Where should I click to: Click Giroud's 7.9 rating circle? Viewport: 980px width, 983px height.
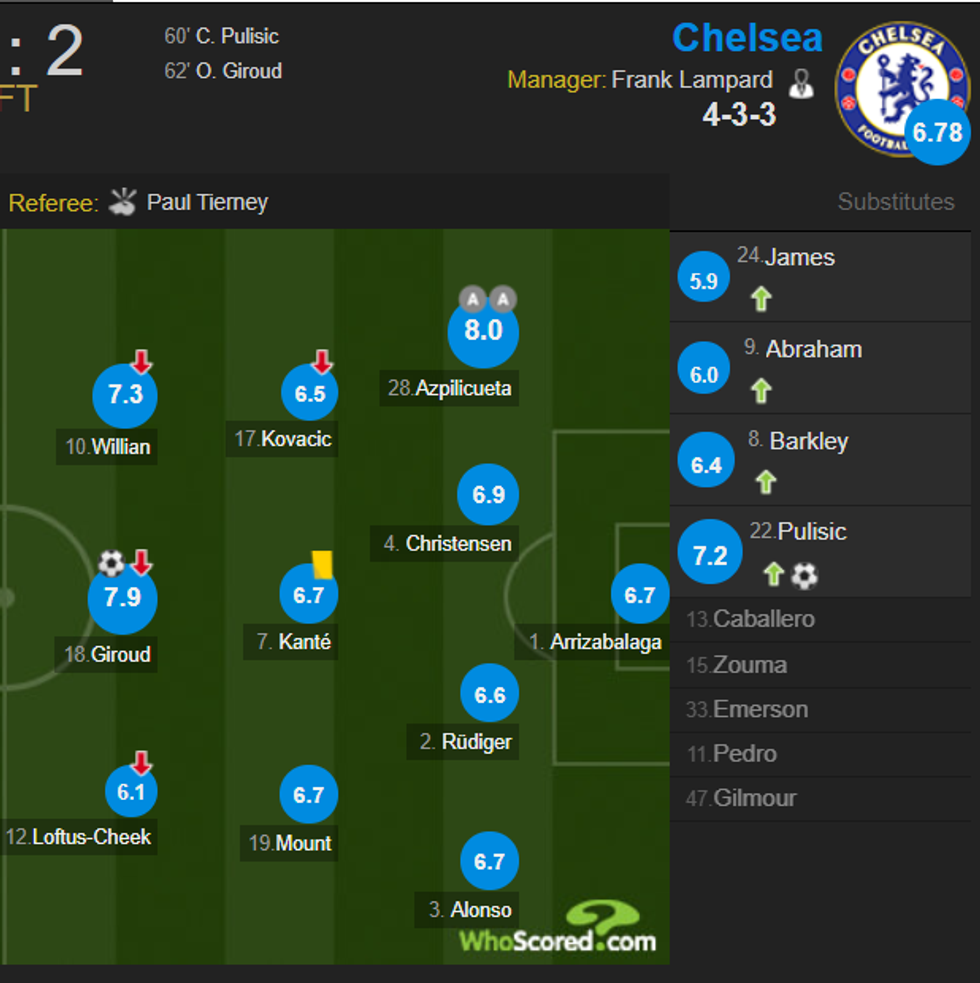122,597
